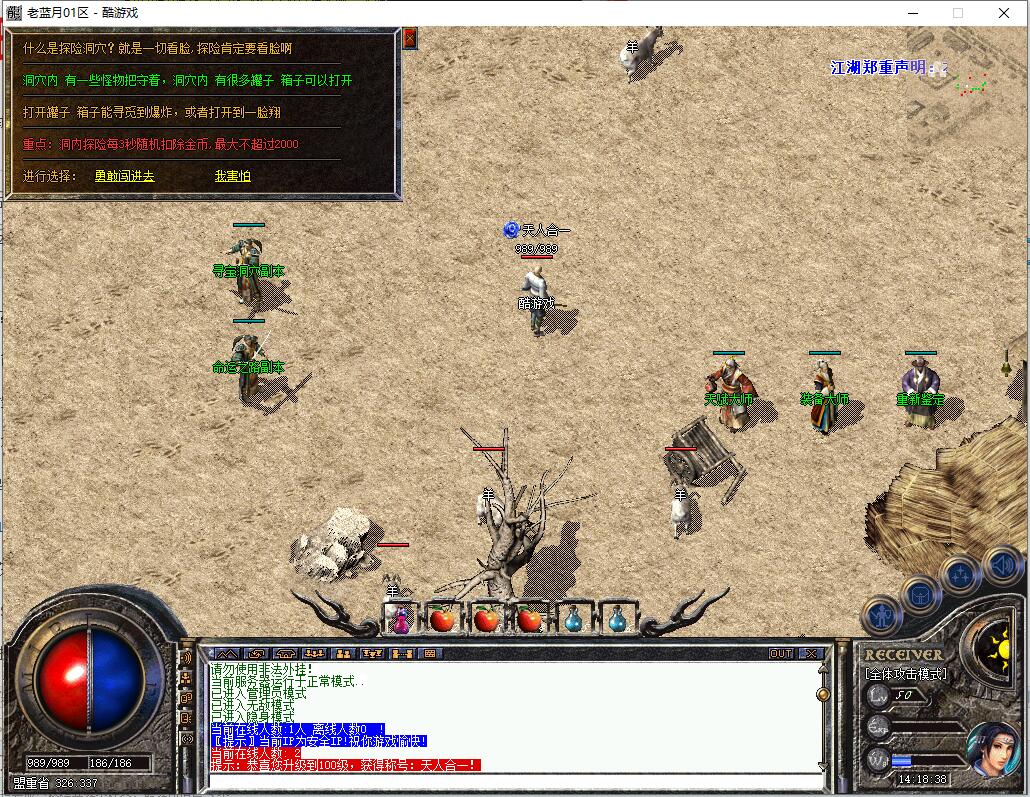Toggle the 全体攻击模式 attack mode label
Viewport: 1030px width, 797px height.
tap(906, 674)
